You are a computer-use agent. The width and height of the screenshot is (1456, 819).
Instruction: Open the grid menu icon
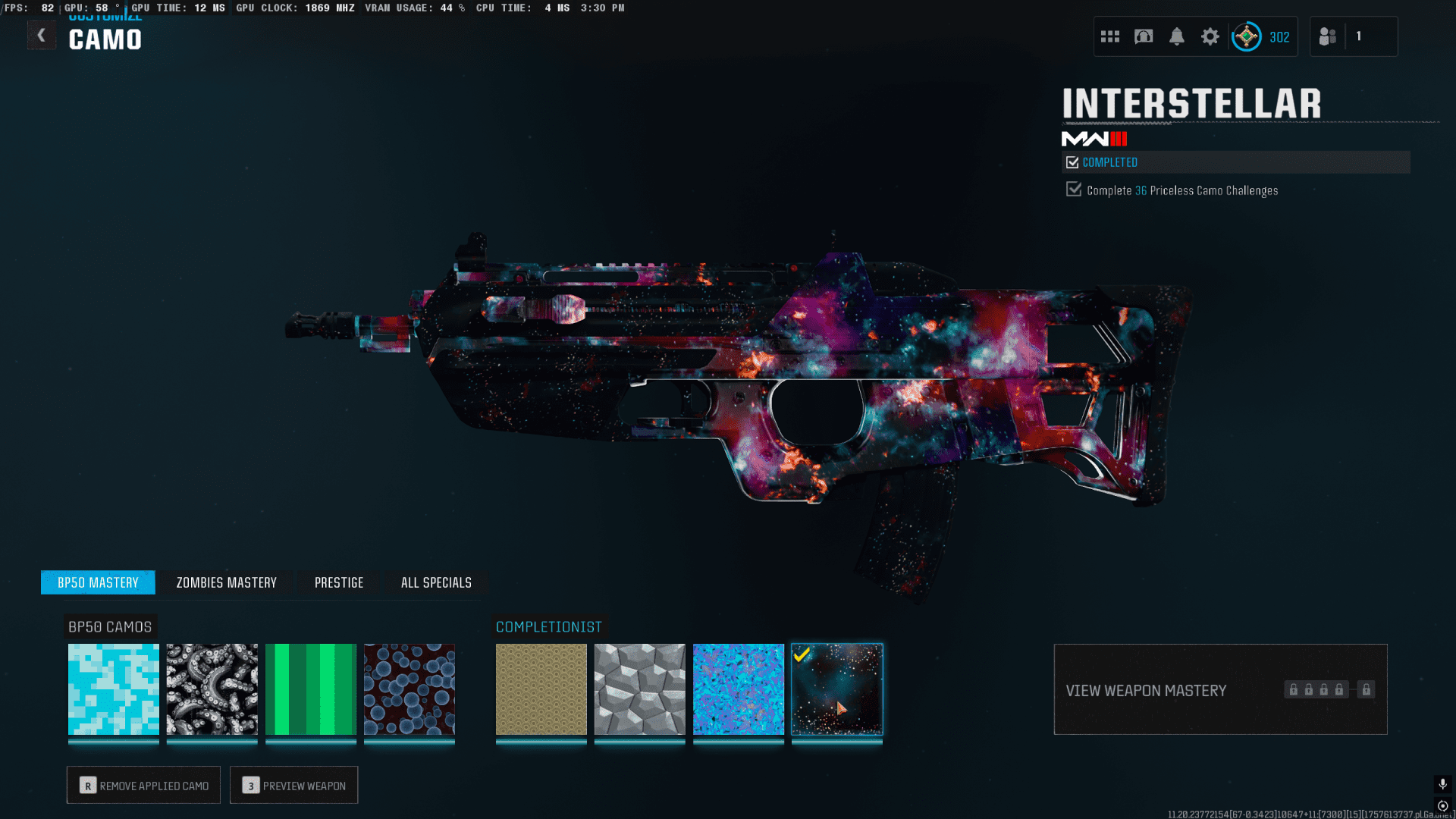click(1110, 36)
